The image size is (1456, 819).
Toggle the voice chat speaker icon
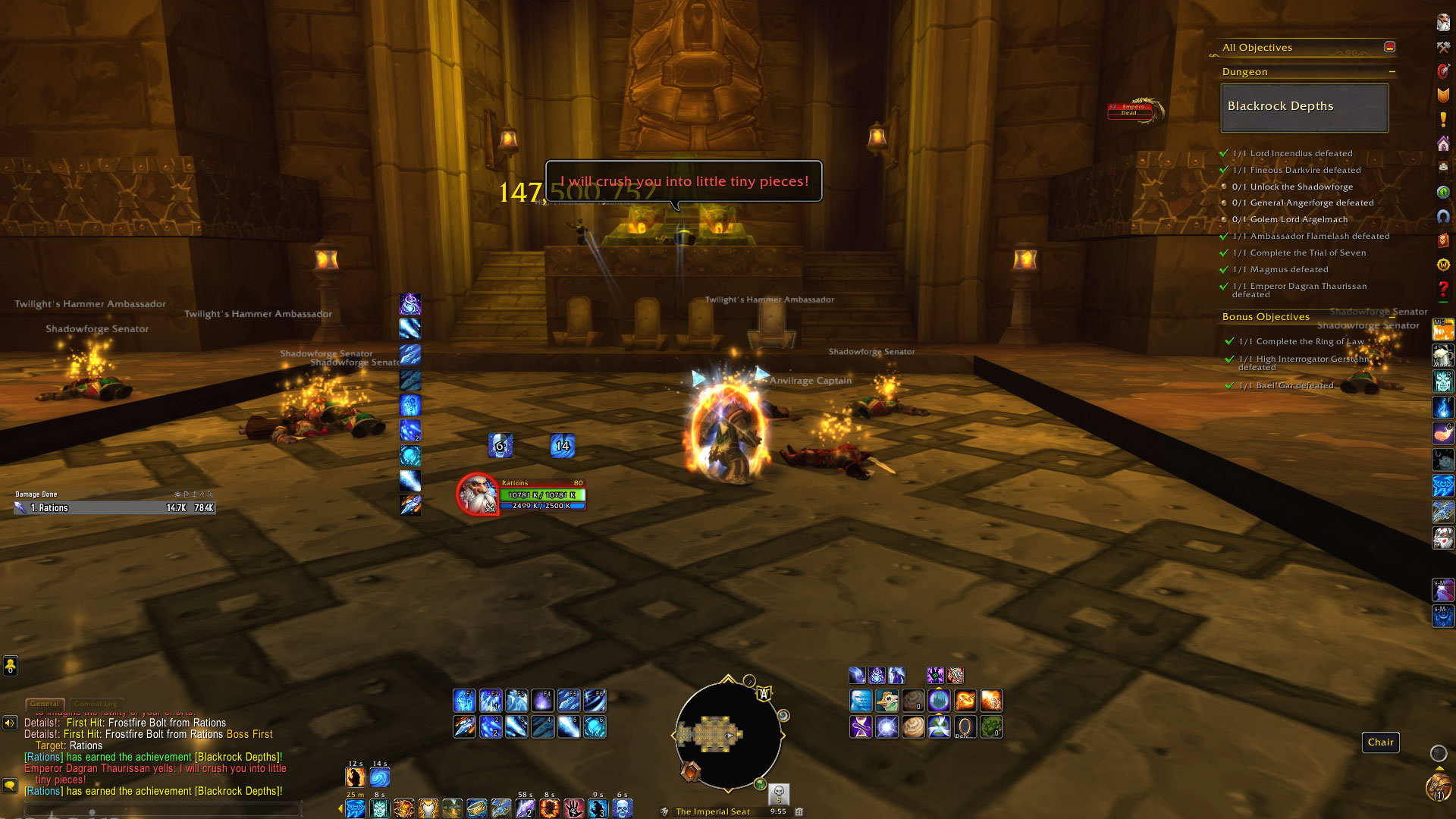point(10,723)
